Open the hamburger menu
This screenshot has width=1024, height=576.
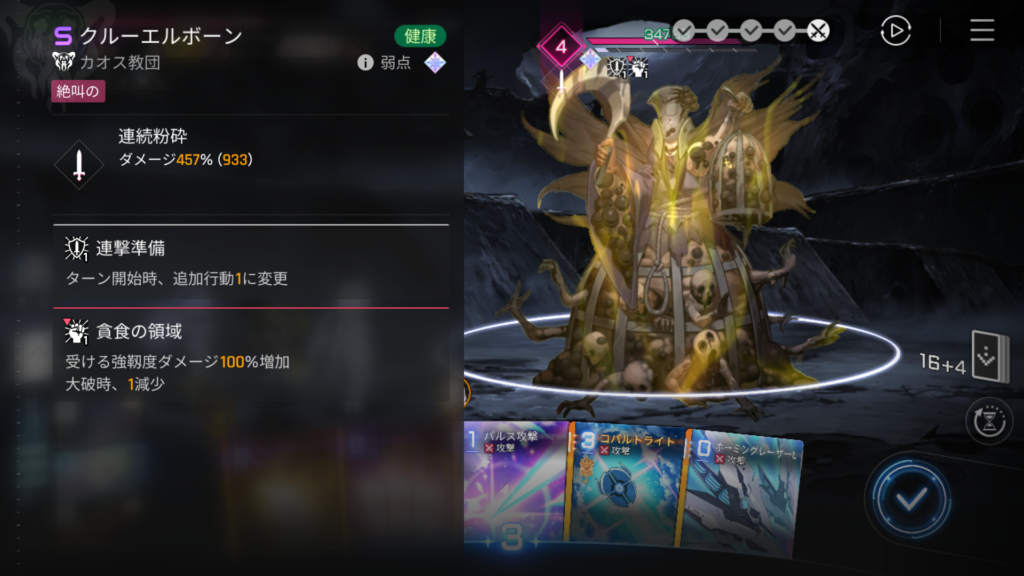(x=982, y=31)
